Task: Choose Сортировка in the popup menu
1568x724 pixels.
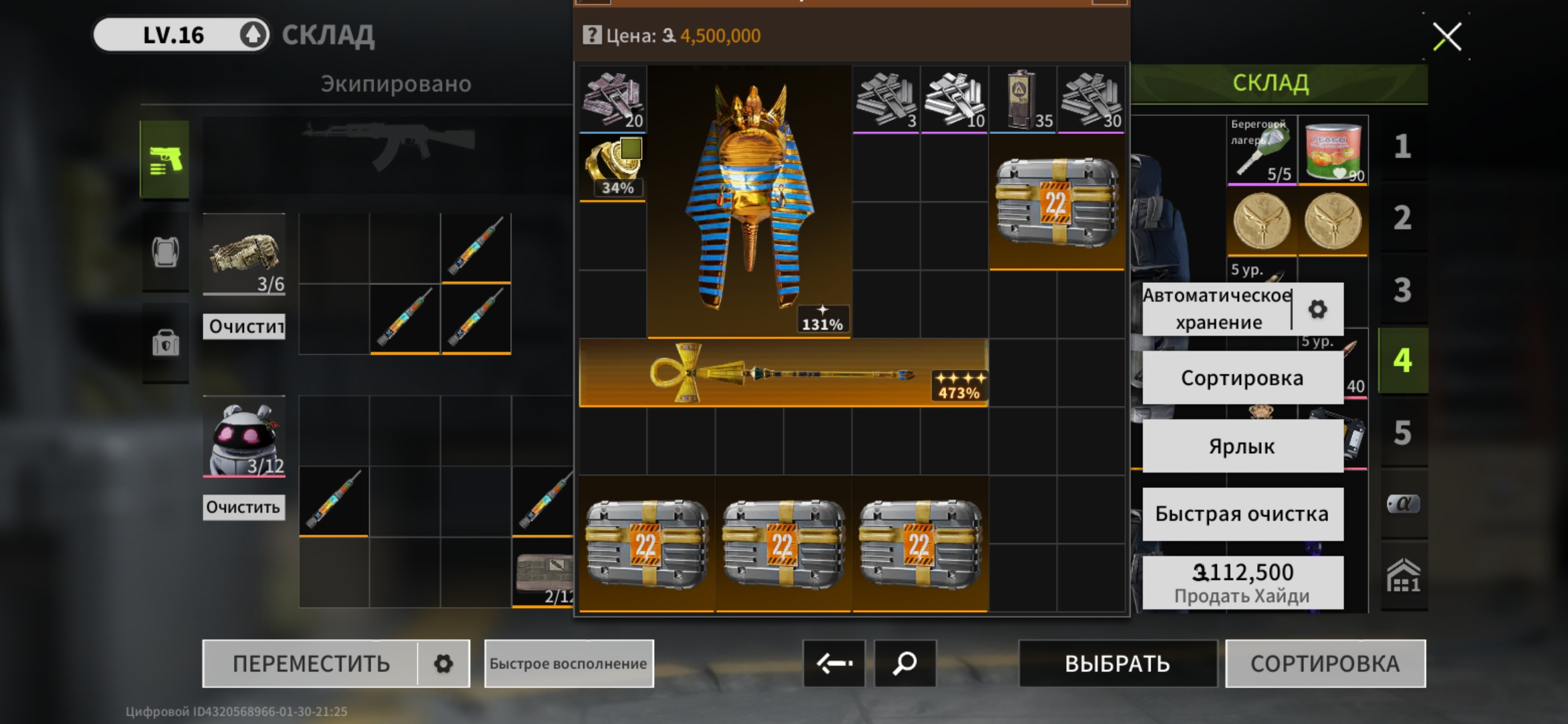Action: tap(1242, 378)
